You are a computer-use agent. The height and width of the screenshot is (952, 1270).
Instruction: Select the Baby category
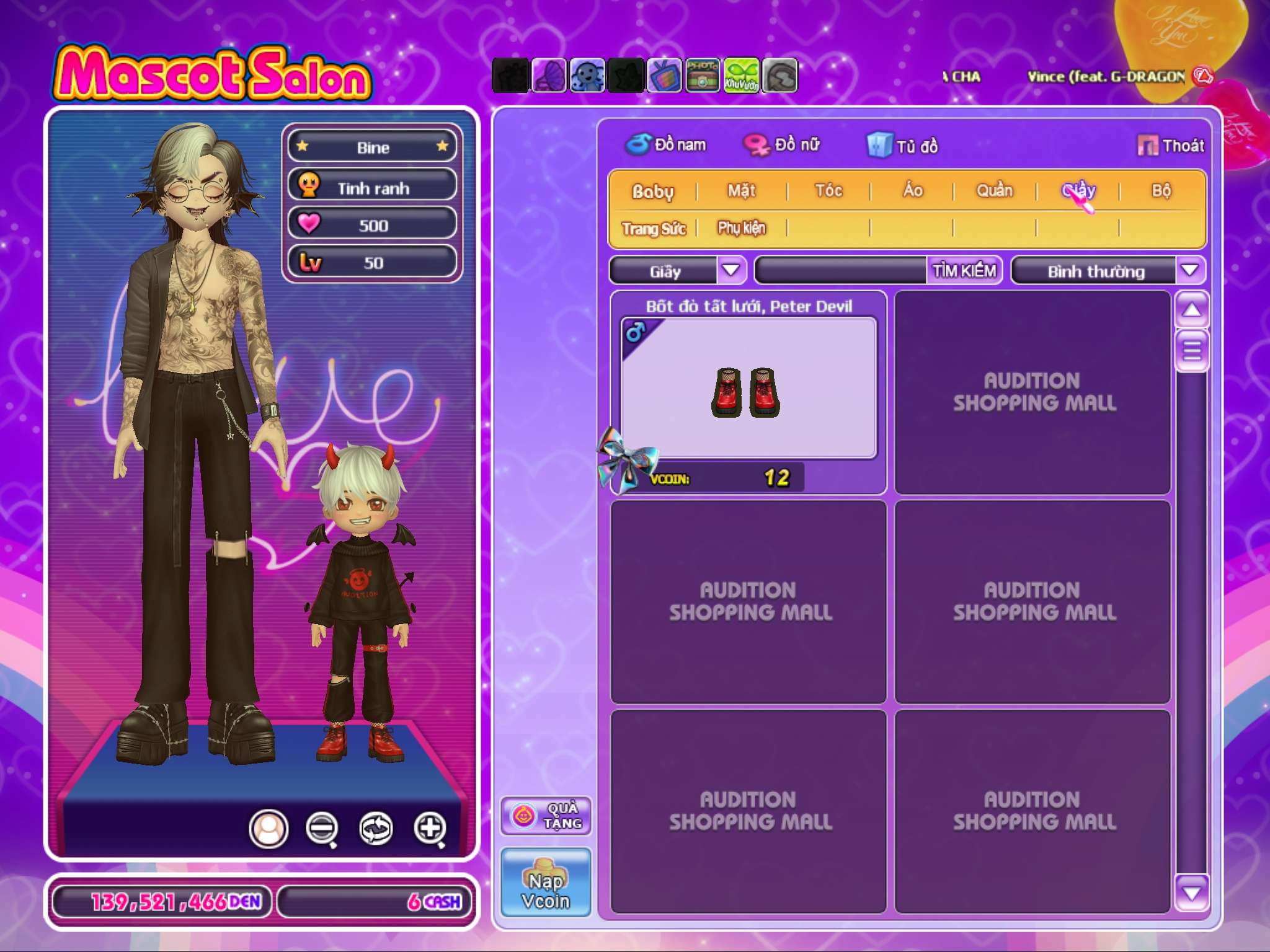652,191
